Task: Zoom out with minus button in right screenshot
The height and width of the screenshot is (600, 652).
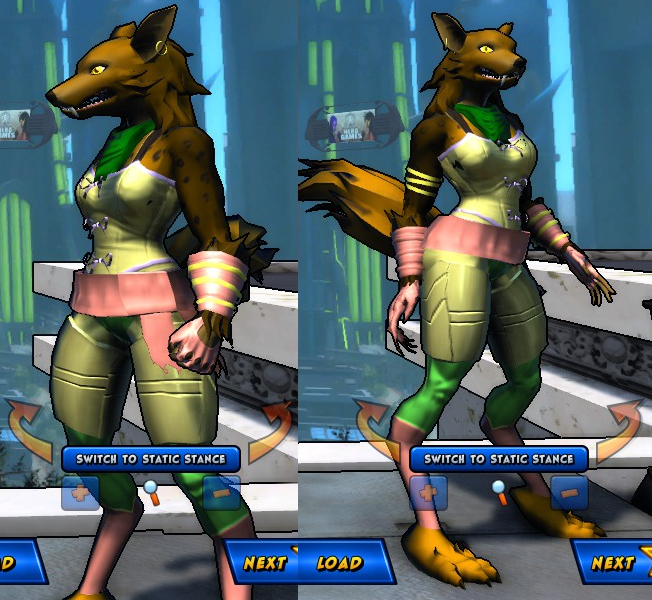Action: (x=568, y=492)
